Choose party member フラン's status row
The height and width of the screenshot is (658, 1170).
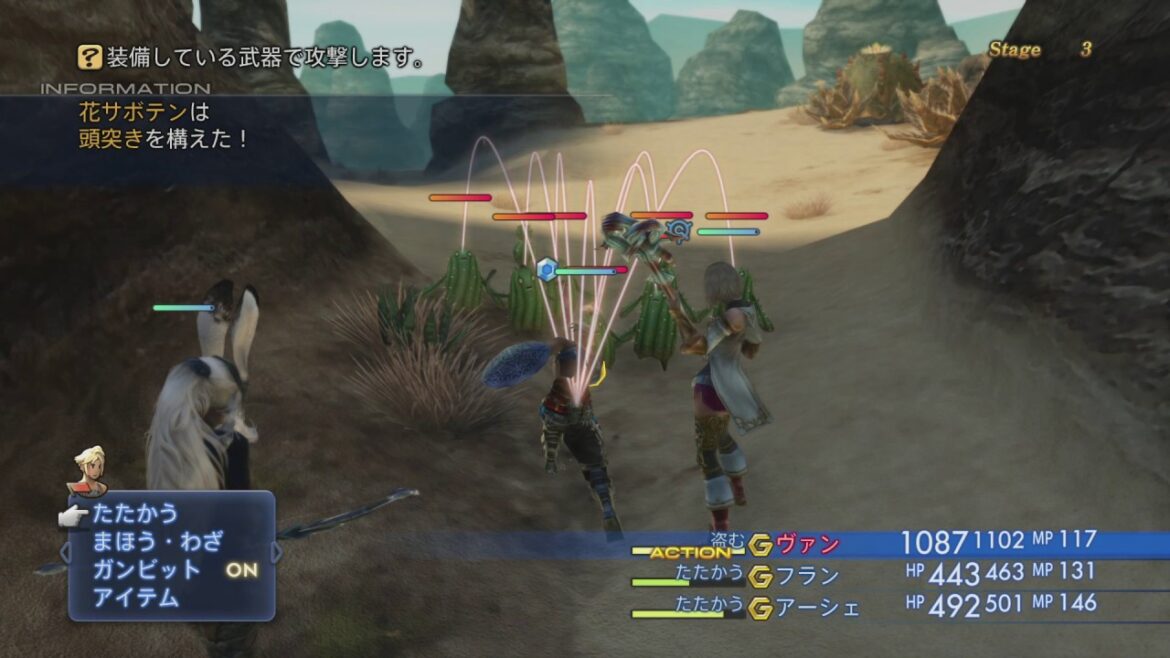(x=808, y=575)
